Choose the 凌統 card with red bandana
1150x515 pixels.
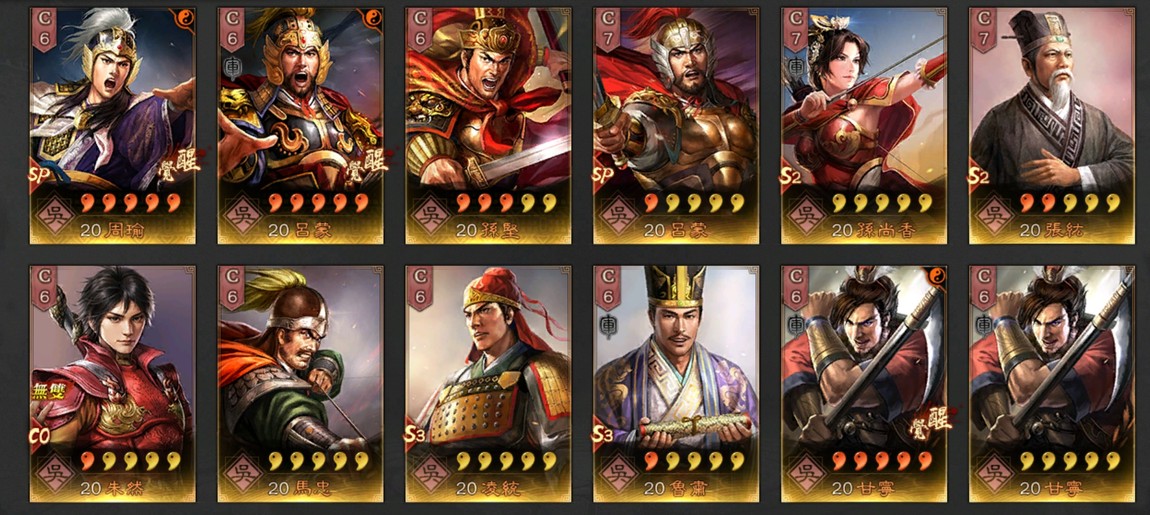(488, 383)
